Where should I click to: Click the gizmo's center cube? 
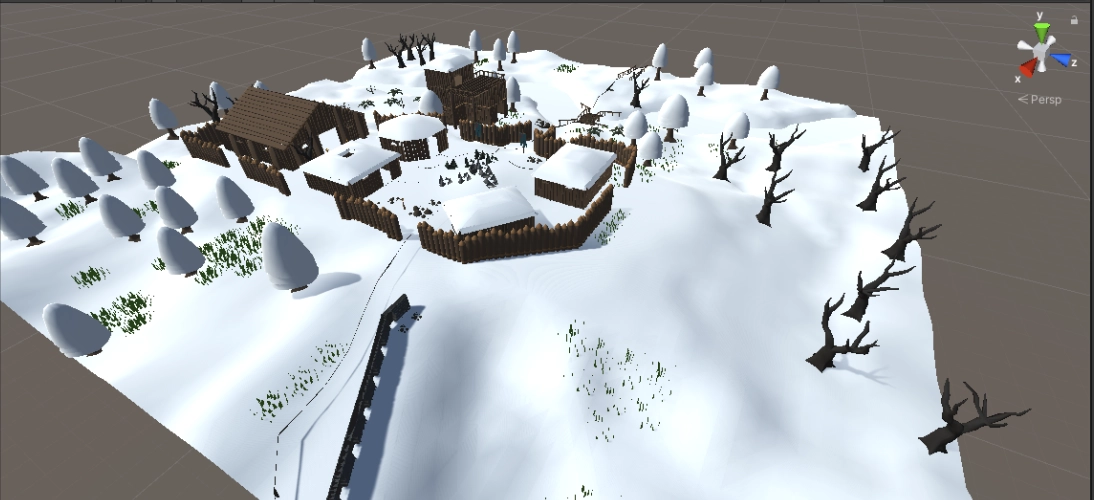1042,51
